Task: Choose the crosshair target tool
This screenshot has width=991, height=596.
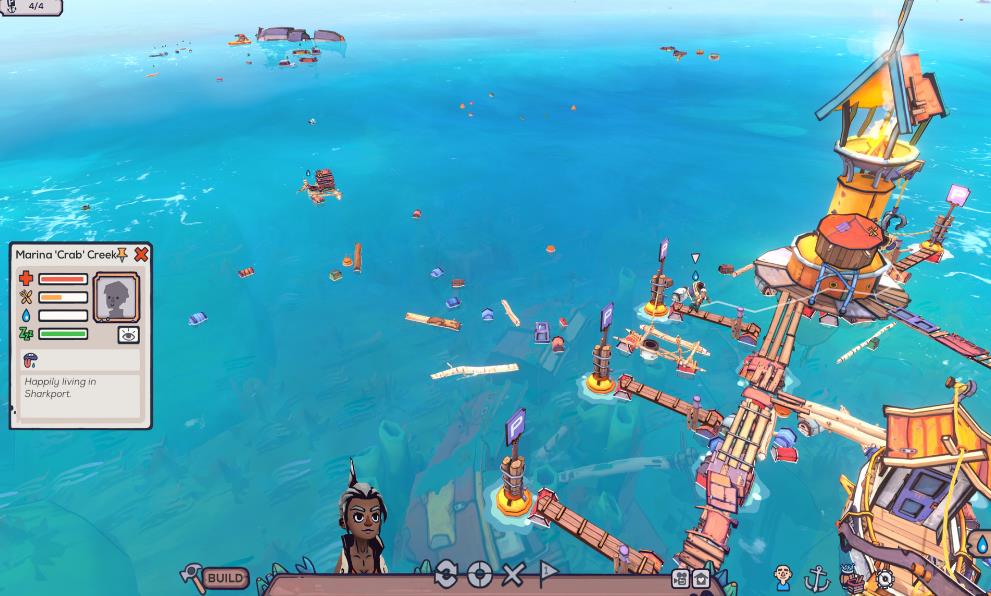Action: coord(480,574)
